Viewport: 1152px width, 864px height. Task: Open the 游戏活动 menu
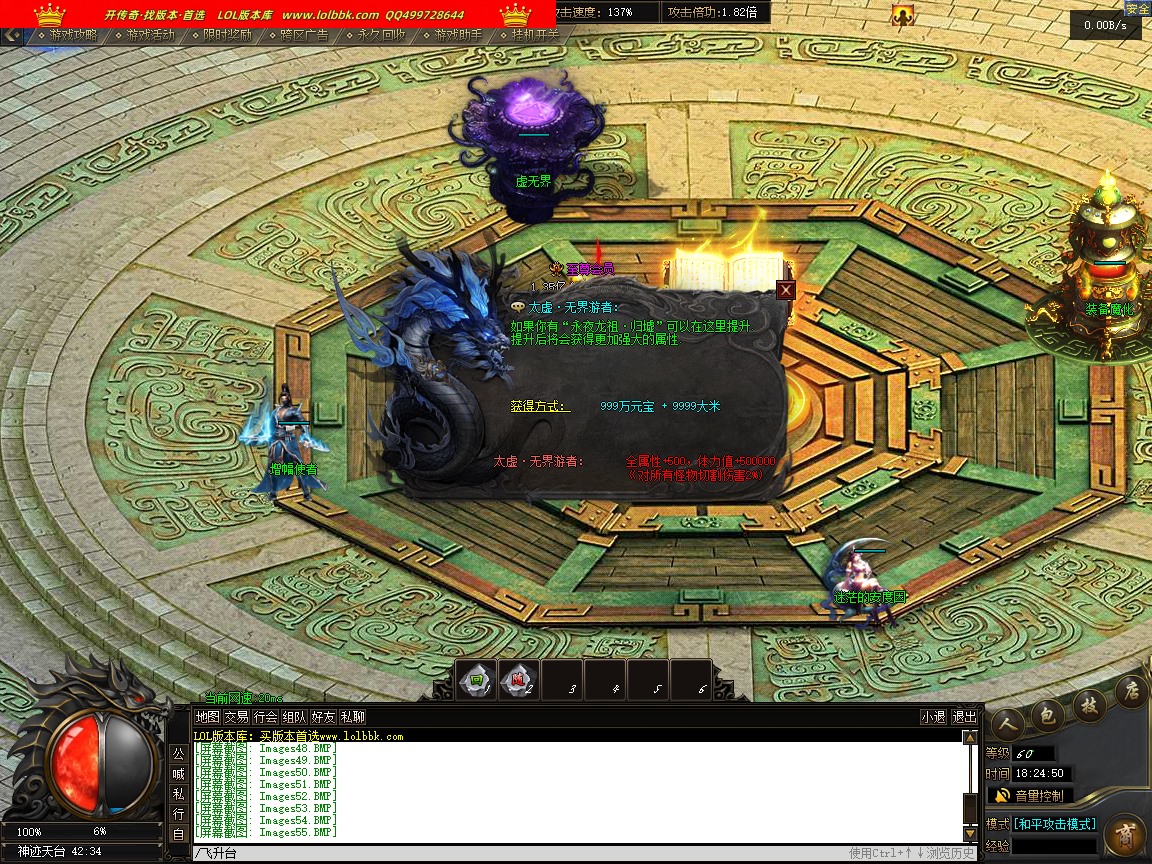150,35
